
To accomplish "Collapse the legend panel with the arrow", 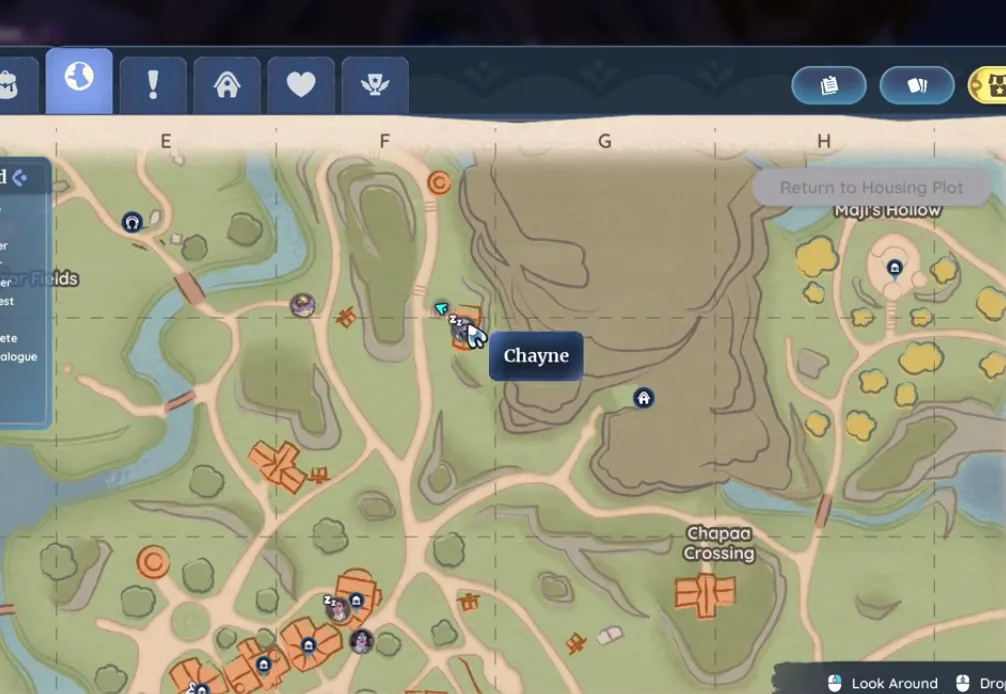I will [19, 178].
